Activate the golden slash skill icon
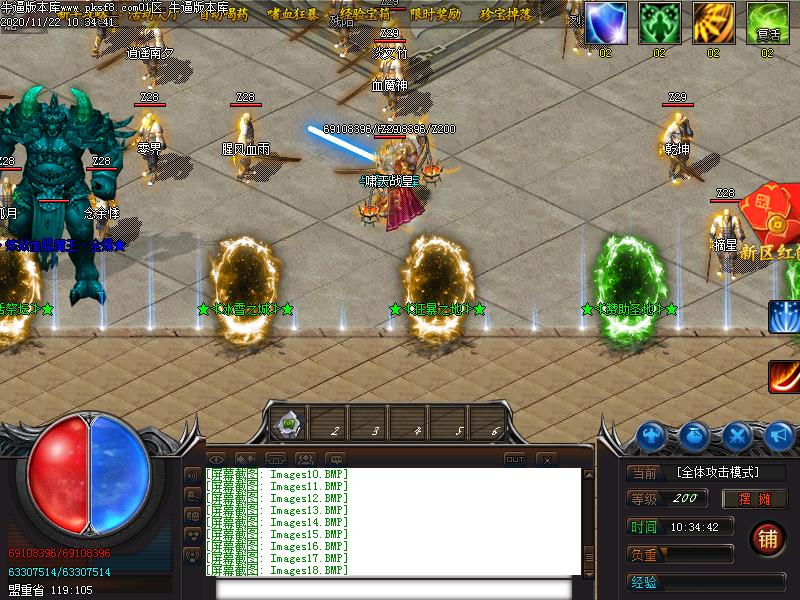Image resolution: width=800 pixels, height=600 pixels. tap(713, 22)
